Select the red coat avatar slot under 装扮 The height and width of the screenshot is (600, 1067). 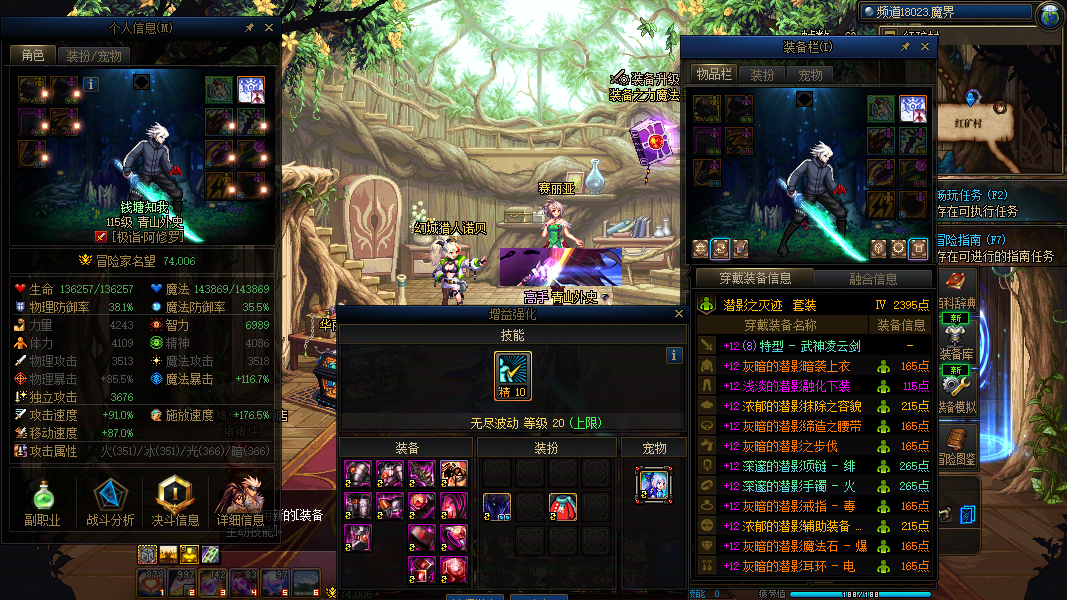click(563, 506)
